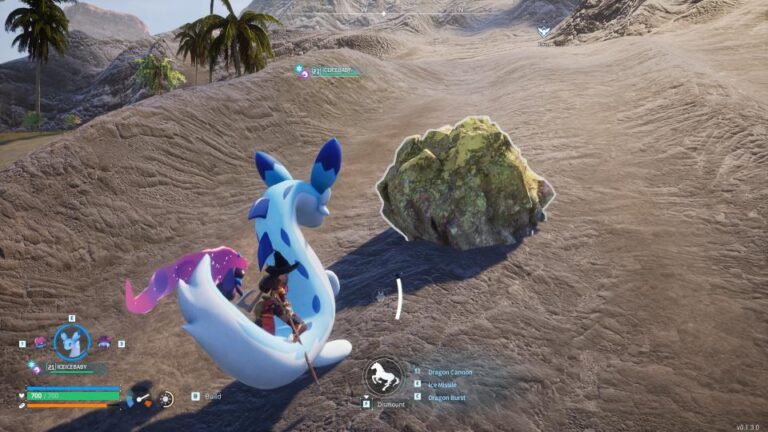The width and height of the screenshot is (768, 432).
Task: Switch to the previous pal in party
Action: 40,342
